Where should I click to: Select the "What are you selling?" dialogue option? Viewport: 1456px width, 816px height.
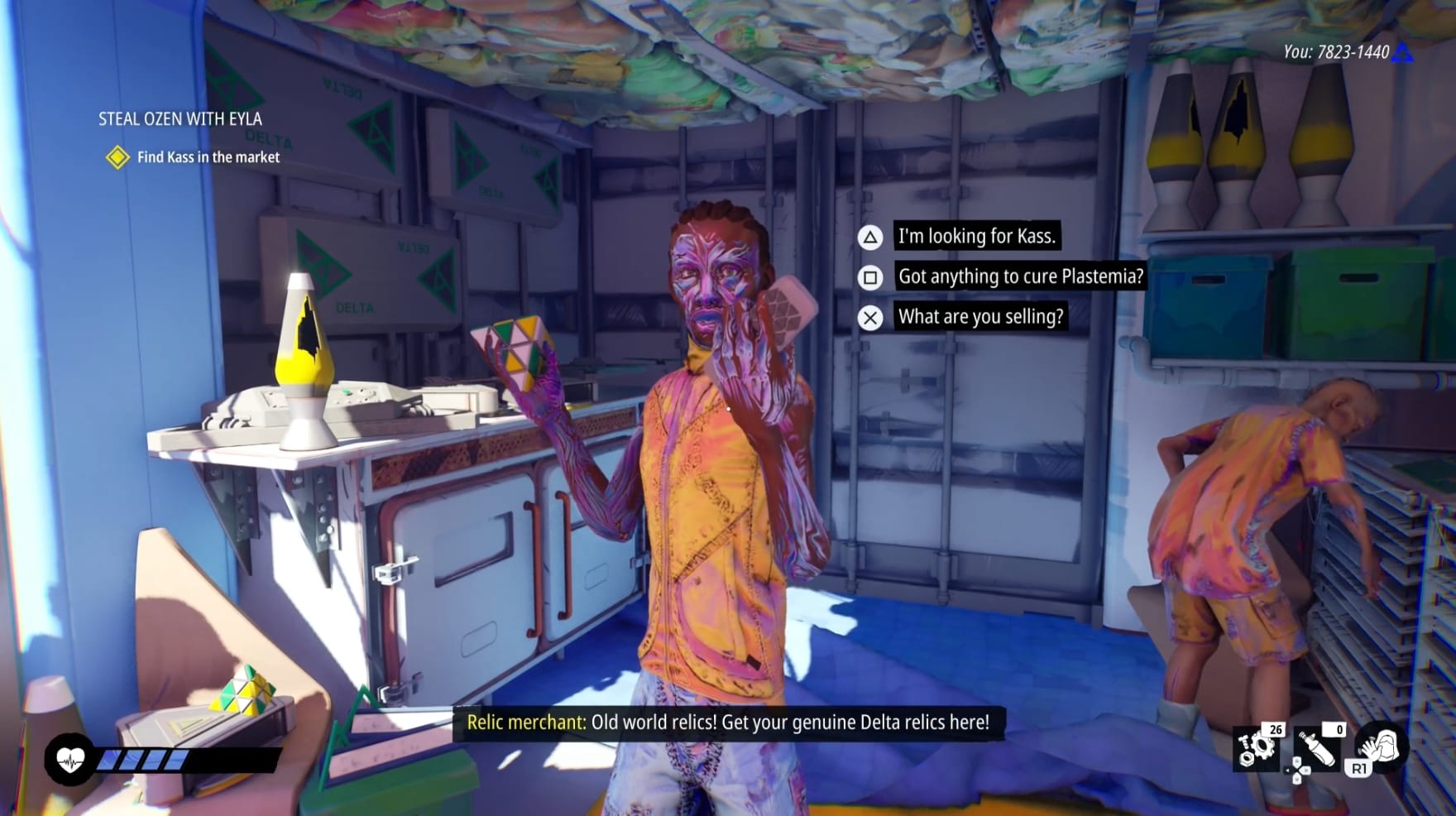(x=980, y=316)
